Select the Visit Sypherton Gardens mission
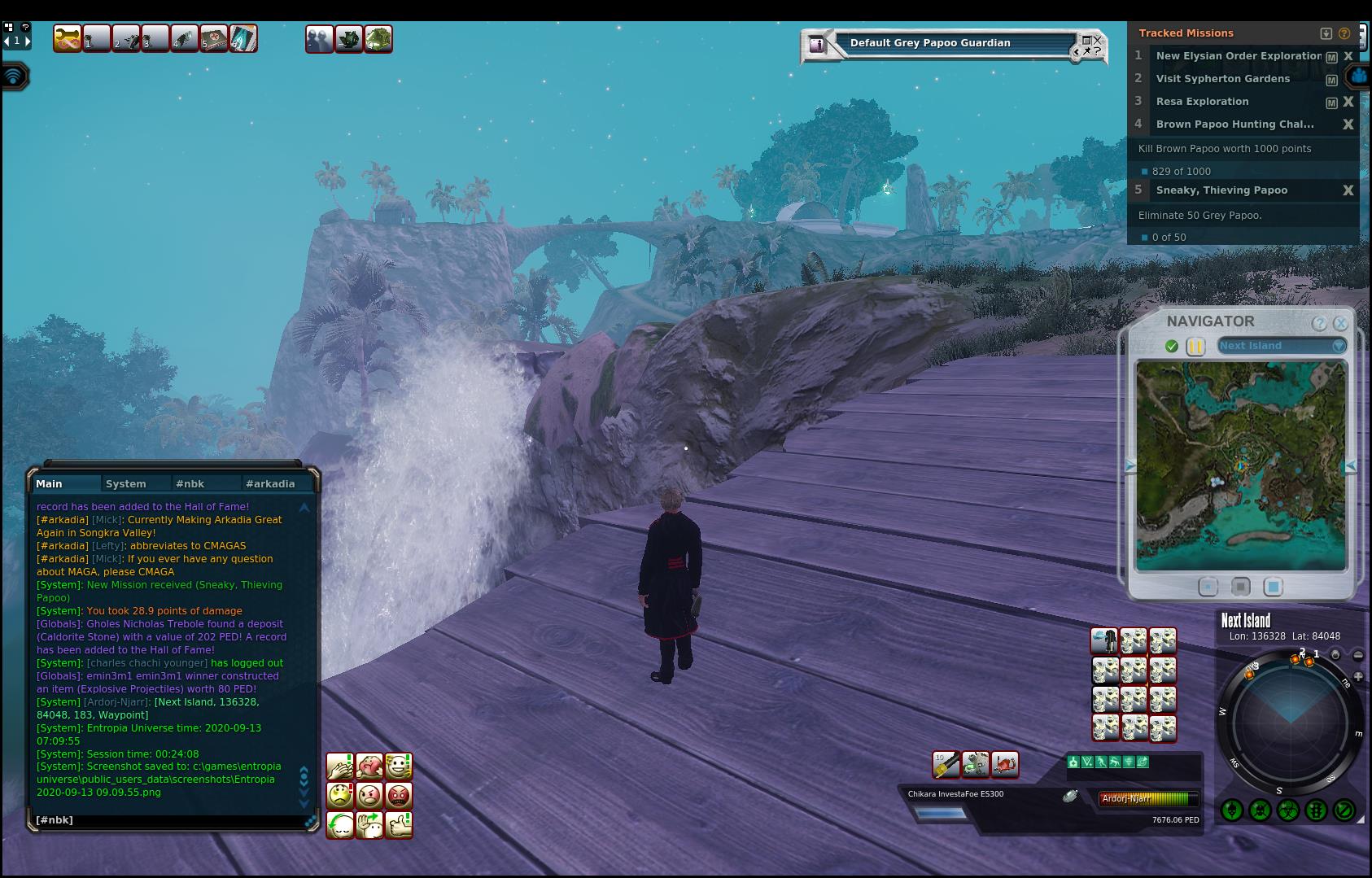The width and height of the screenshot is (1372, 878). click(x=1222, y=79)
